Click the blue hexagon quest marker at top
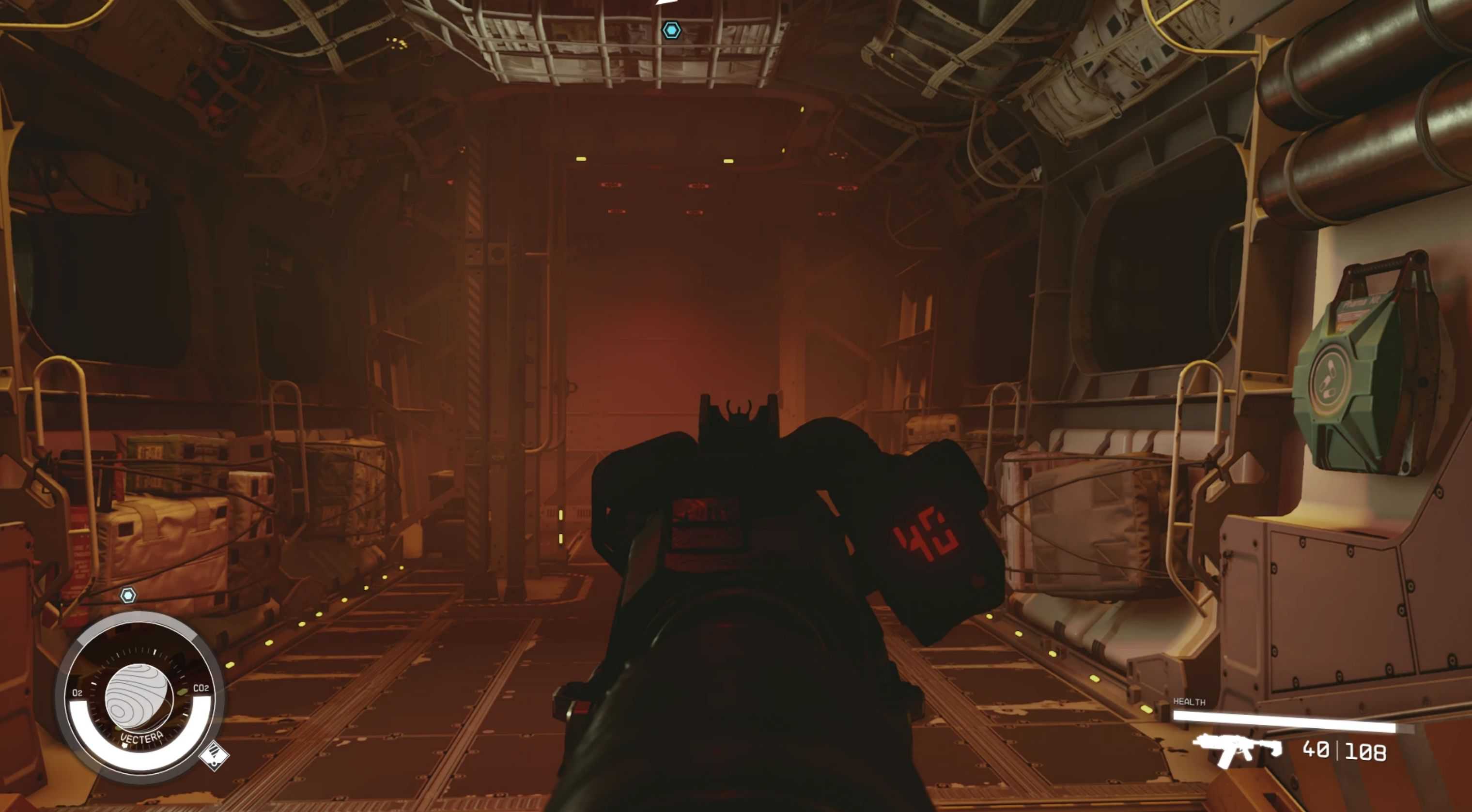 [671, 31]
